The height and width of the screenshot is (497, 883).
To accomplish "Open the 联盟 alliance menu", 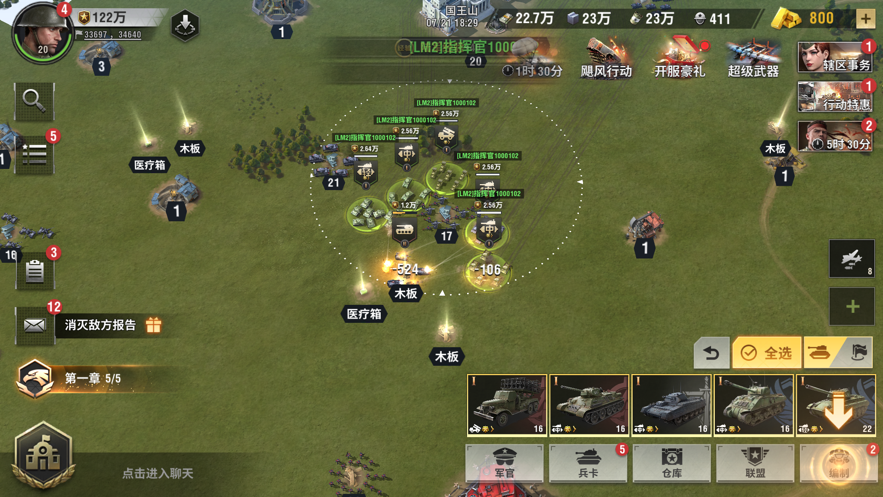I will [755, 463].
